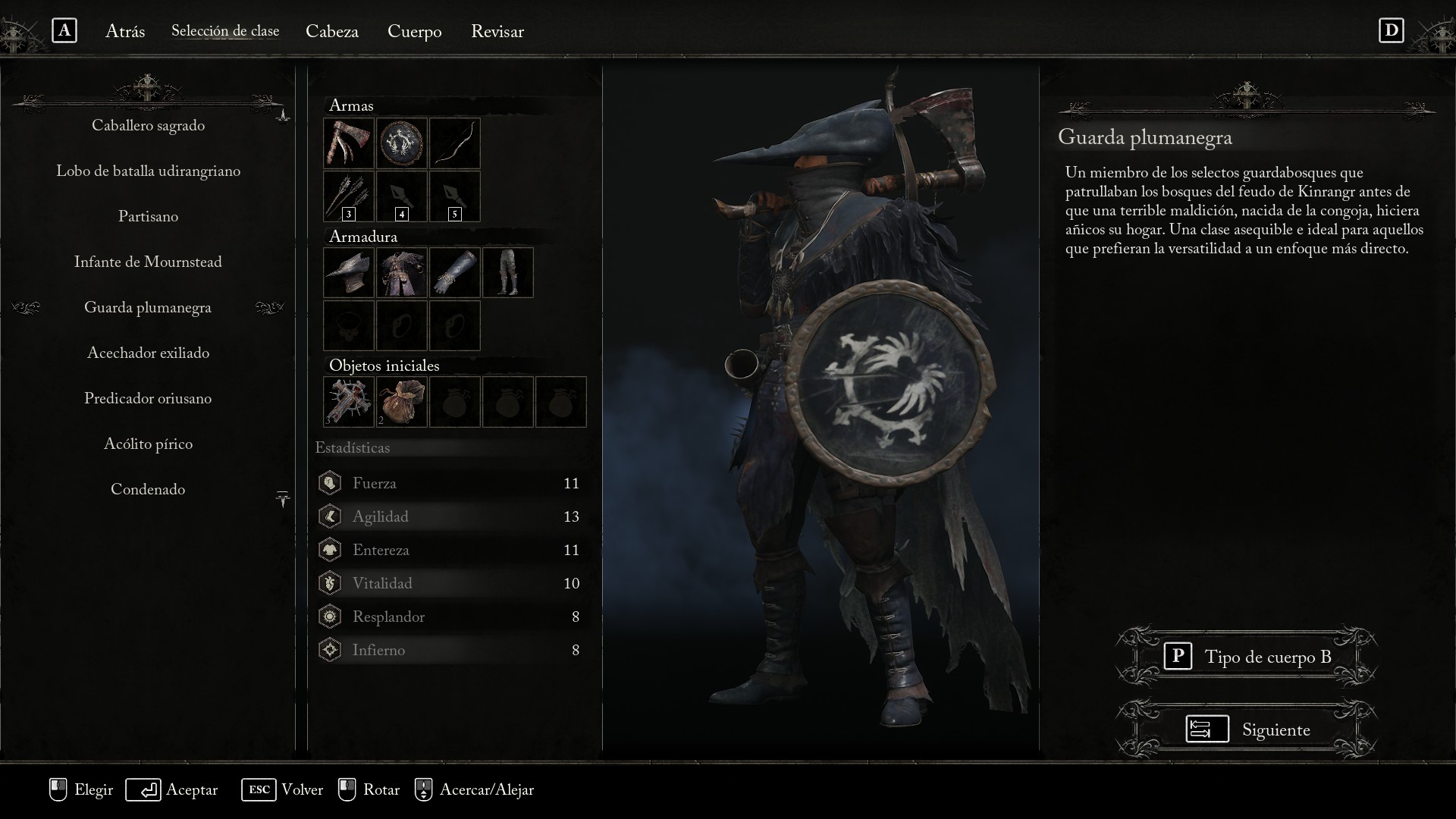Inspect the pointed hat armor slot
Image resolution: width=1456 pixels, height=819 pixels.
[x=349, y=273]
